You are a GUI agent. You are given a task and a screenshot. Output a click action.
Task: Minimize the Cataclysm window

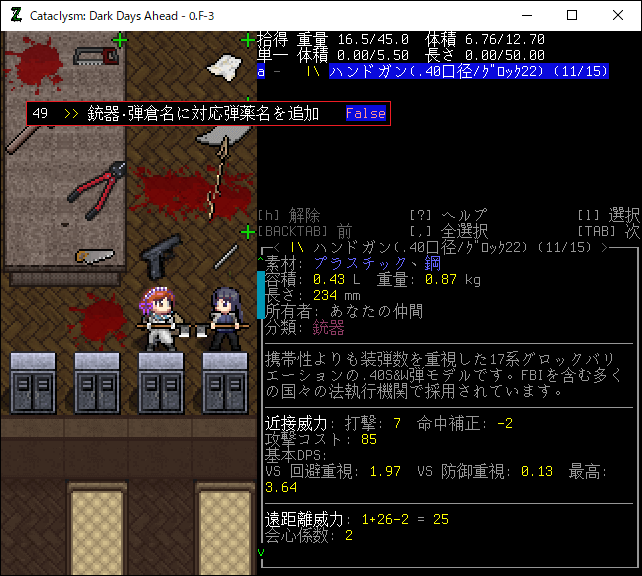pos(526,16)
